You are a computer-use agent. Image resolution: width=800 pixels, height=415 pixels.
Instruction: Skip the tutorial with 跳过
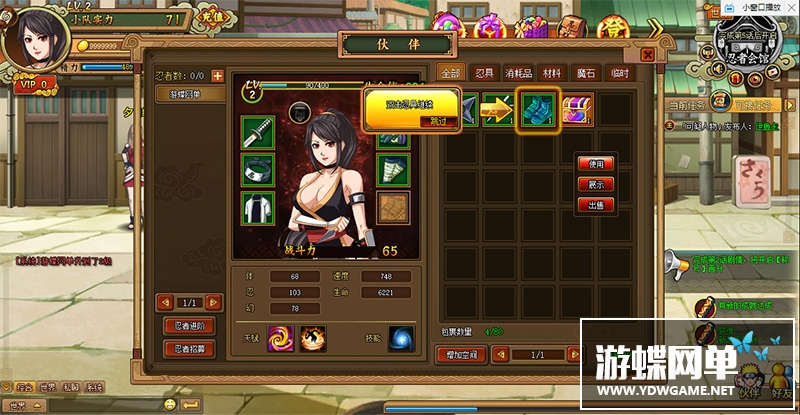pyautogui.click(x=437, y=120)
